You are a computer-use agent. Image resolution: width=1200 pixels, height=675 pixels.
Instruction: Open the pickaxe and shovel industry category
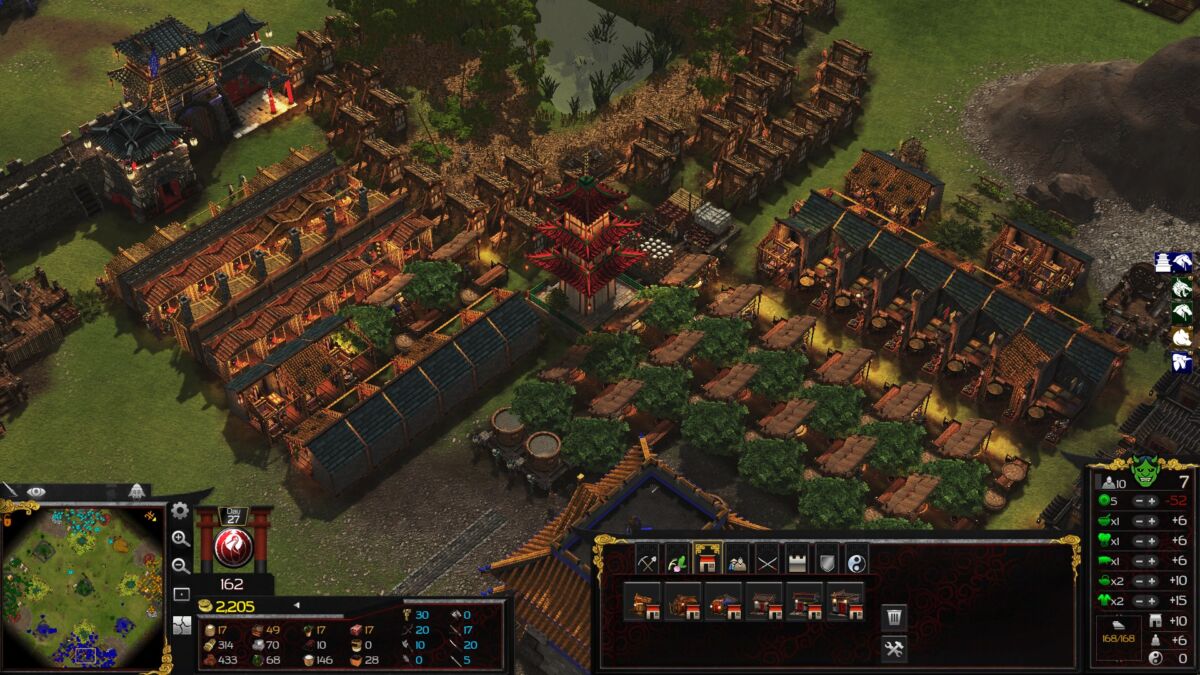pos(647,559)
